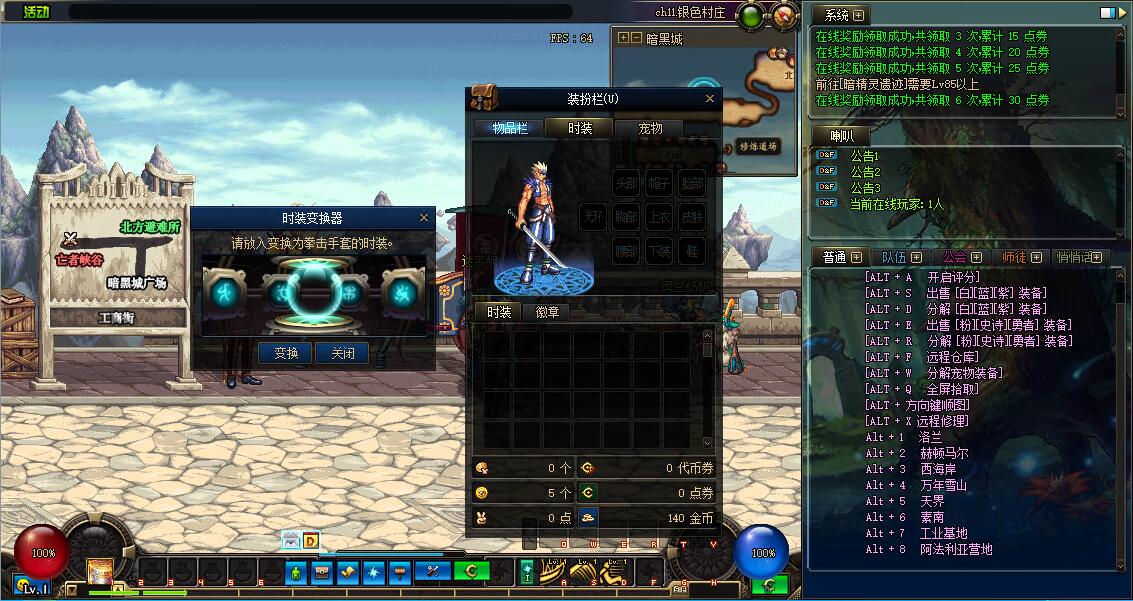Select the 鞋 shoes costume slot
The width and height of the screenshot is (1133, 601).
pos(692,251)
